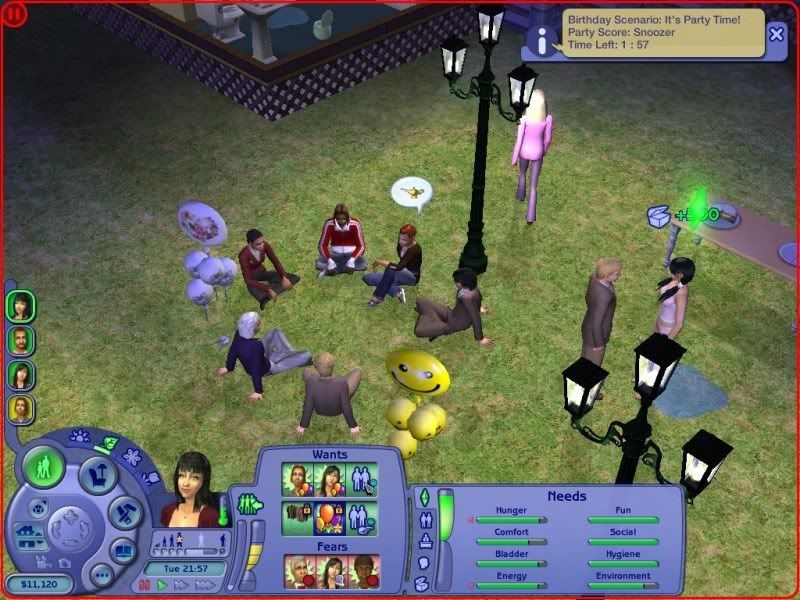This screenshot has height=600, width=800.
Task: Select the first household Sim portrait
Action: [x=21, y=305]
